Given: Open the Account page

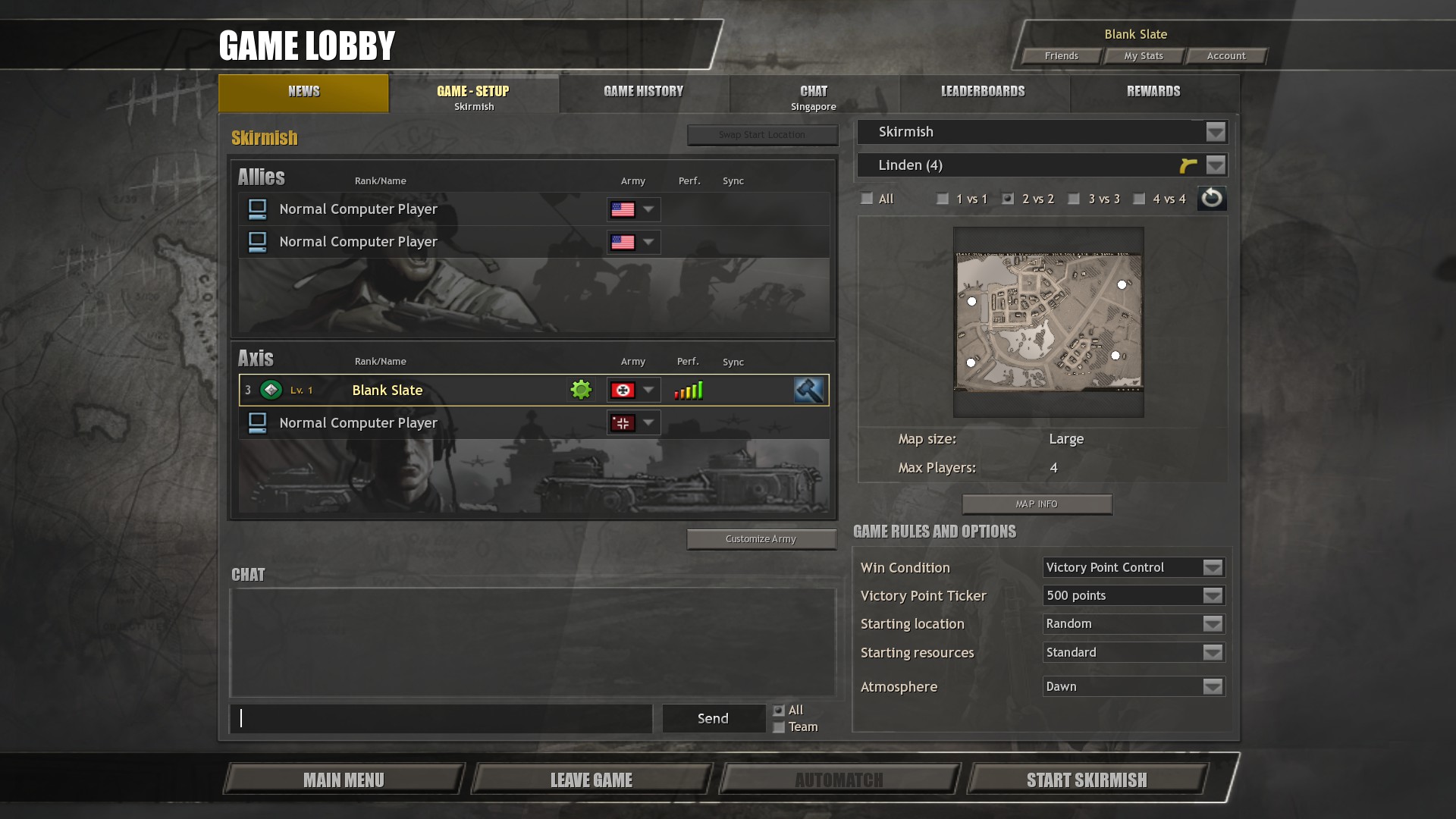Looking at the screenshot, I should pyautogui.click(x=1225, y=56).
